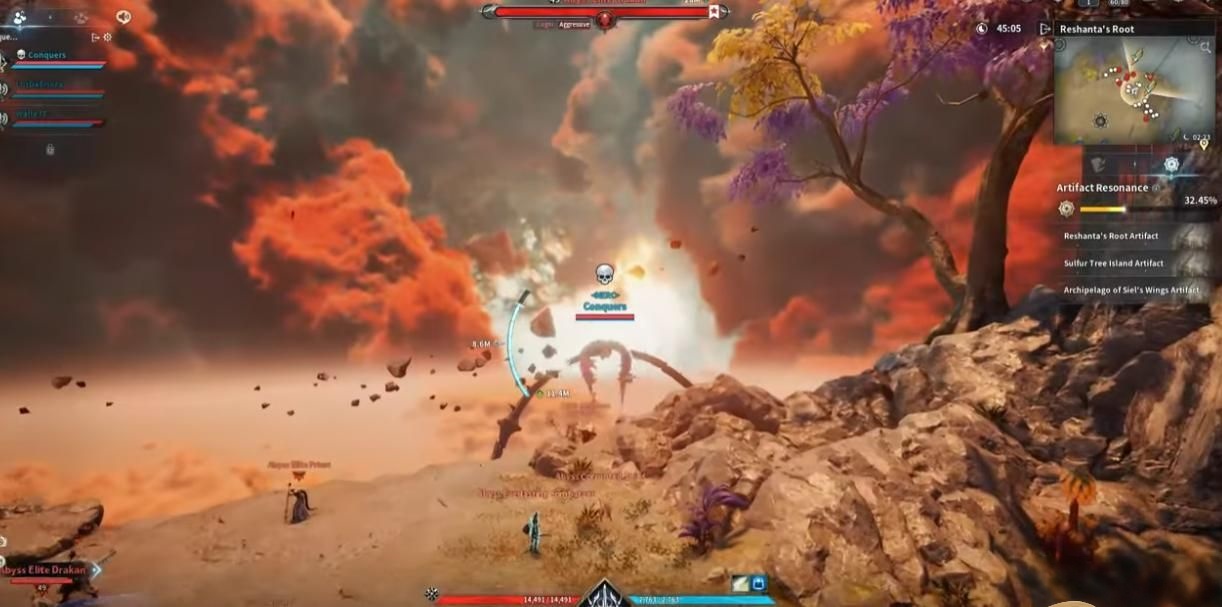Click the feather wing buff icon

(x=739, y=582)
